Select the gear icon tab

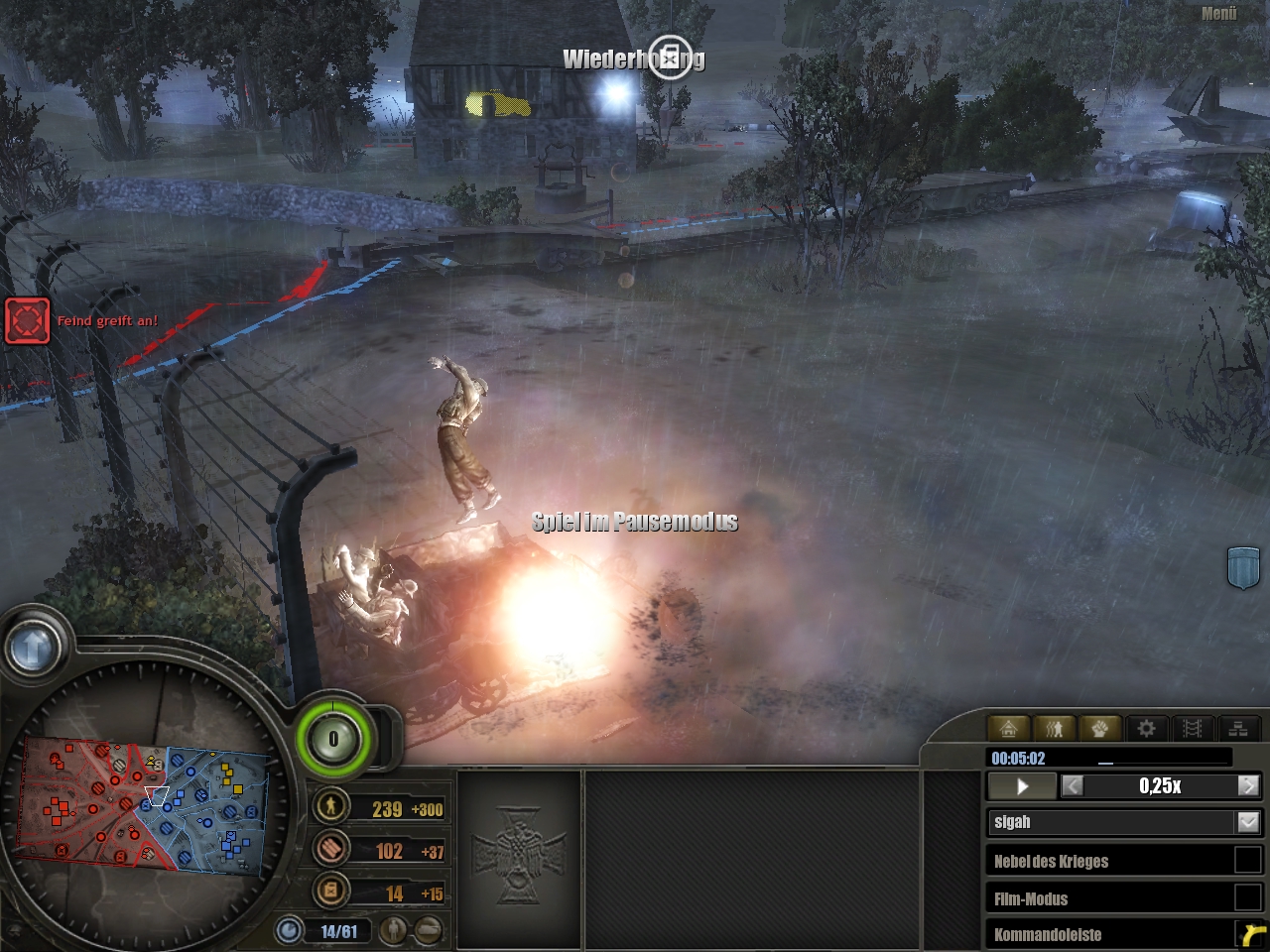(x=1146, y=729)
